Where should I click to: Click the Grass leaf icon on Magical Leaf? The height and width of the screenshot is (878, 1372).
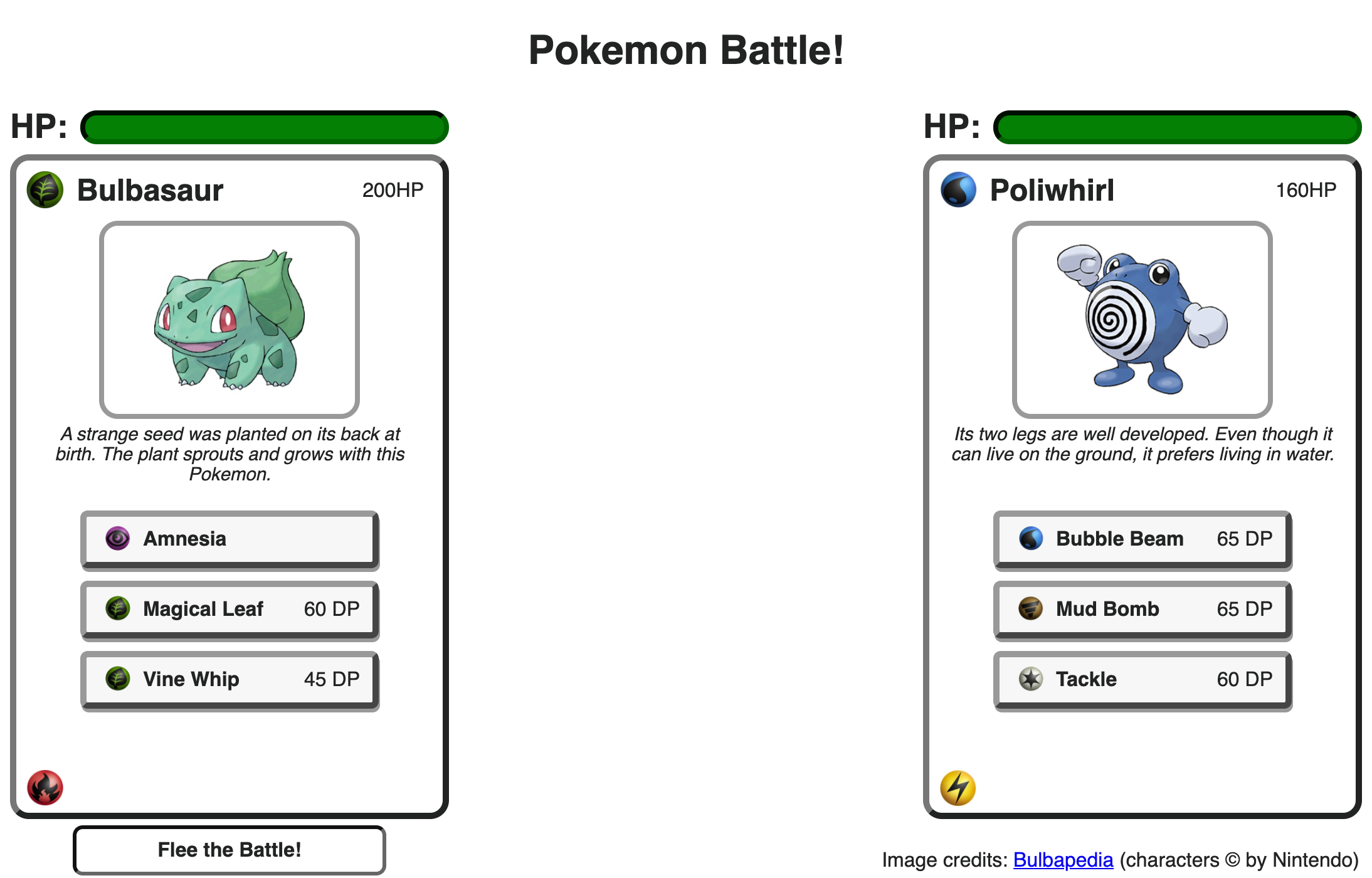point(119,609)
